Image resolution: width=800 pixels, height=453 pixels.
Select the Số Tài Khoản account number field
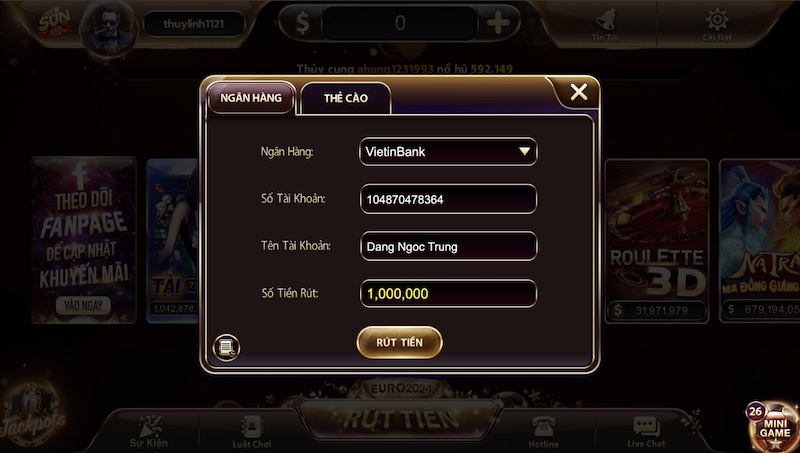click(448, 199)
